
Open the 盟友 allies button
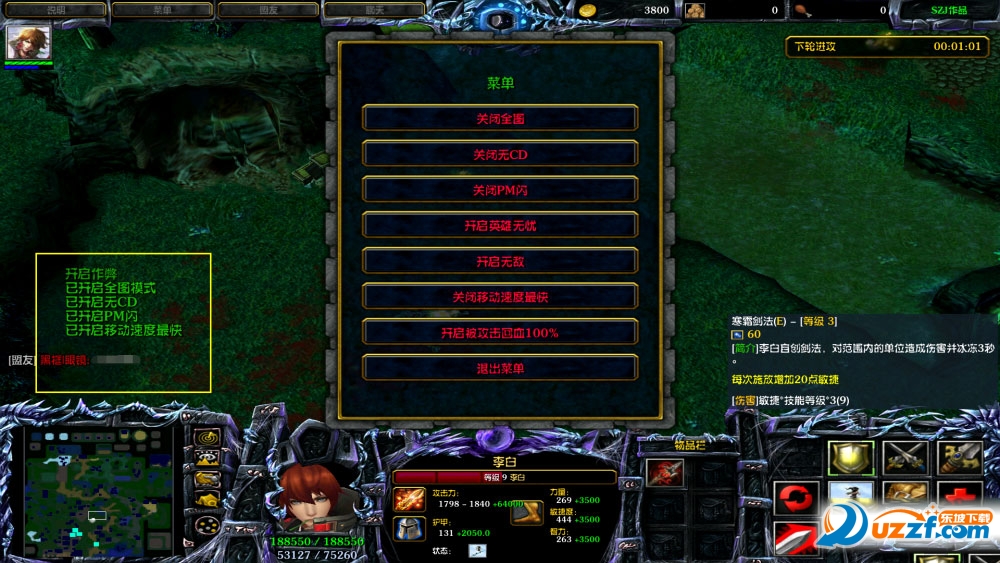click(x=268, y=10)
